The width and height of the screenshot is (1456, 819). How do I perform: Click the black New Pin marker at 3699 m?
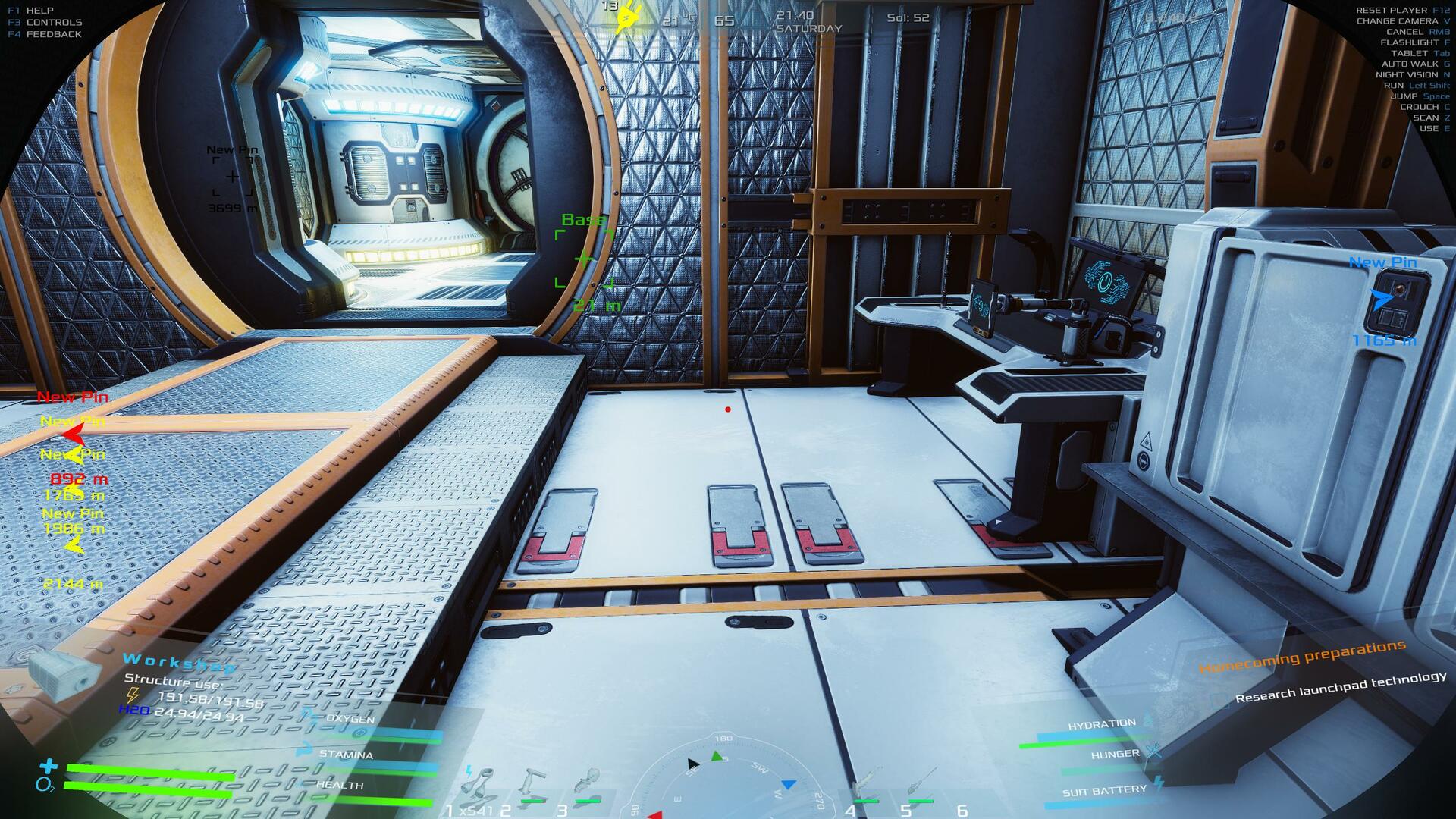[x=232, y=177]
